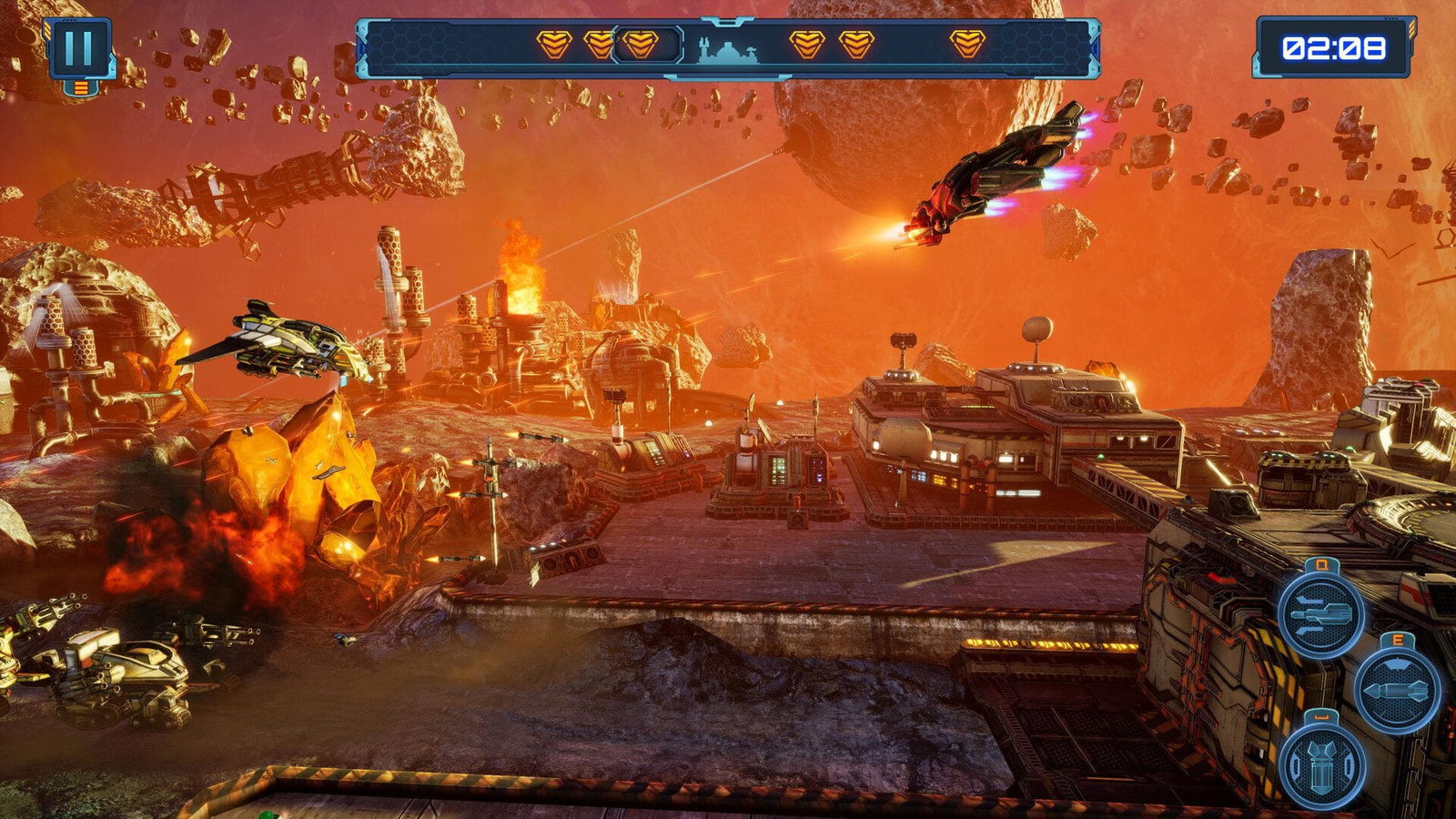This screenshot has height=819, width=1456.
Task: Drop the vertical bomb ability
Action: click(x=1320, y=766)
